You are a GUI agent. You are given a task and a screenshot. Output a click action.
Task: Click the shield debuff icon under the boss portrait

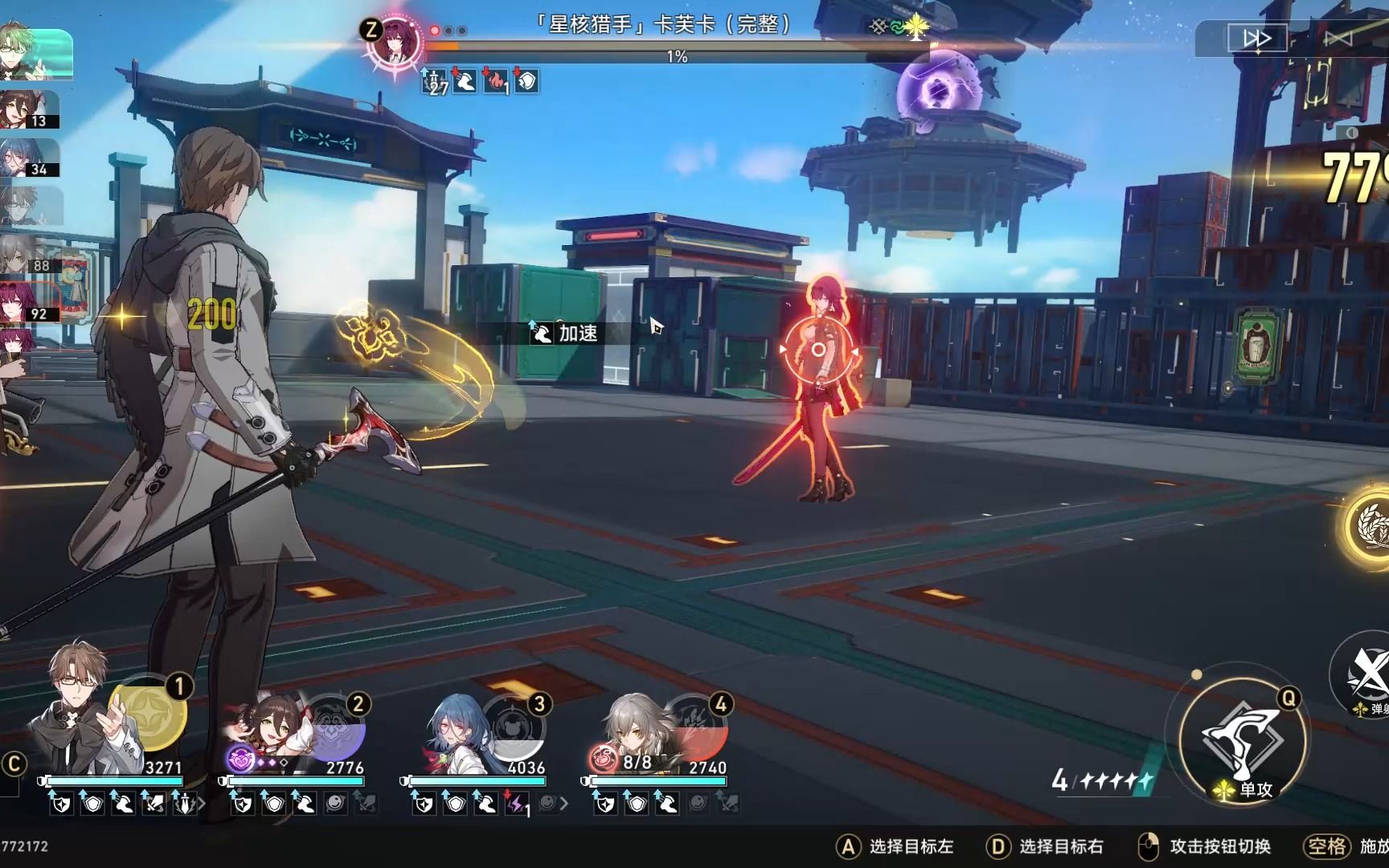coord(527,80)
